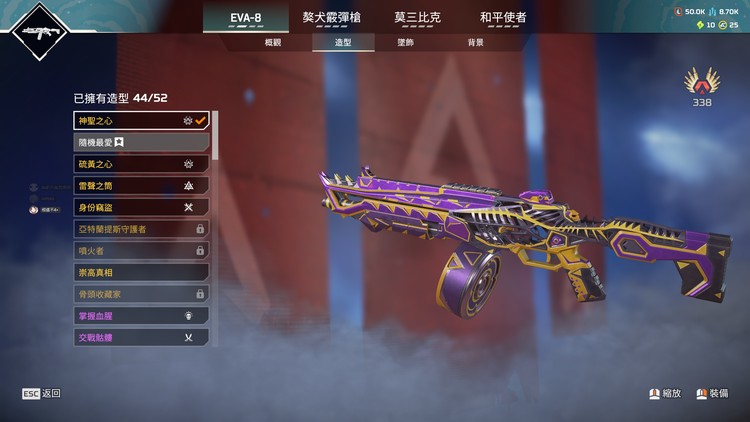The height and width of the screenshot is (422, 750).
Task: Pick the 交戰骷髏 skin
Action: pyautogui.click(x=141, y=338)
